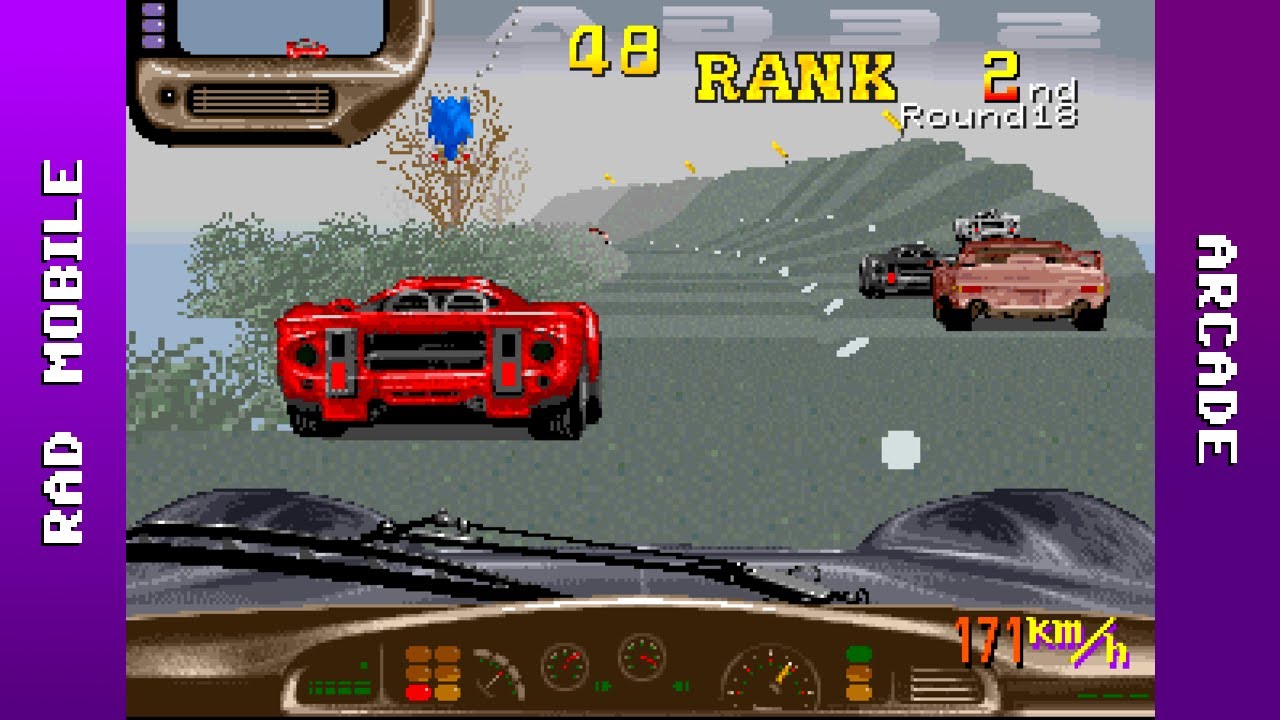1280x720 pixels.
Task: Toggle the red warning light on the dashboard
Action: tap(420, 691)
